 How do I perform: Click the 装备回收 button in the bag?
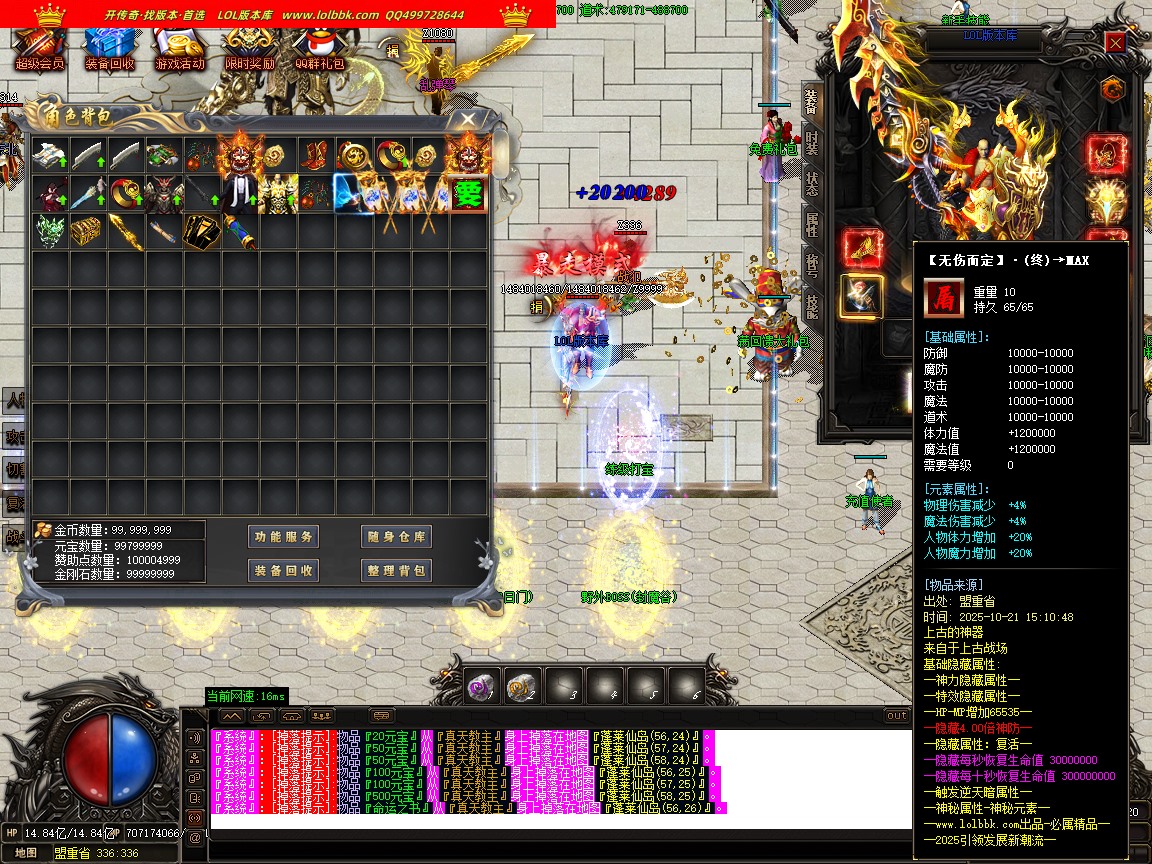coord(284,571)
